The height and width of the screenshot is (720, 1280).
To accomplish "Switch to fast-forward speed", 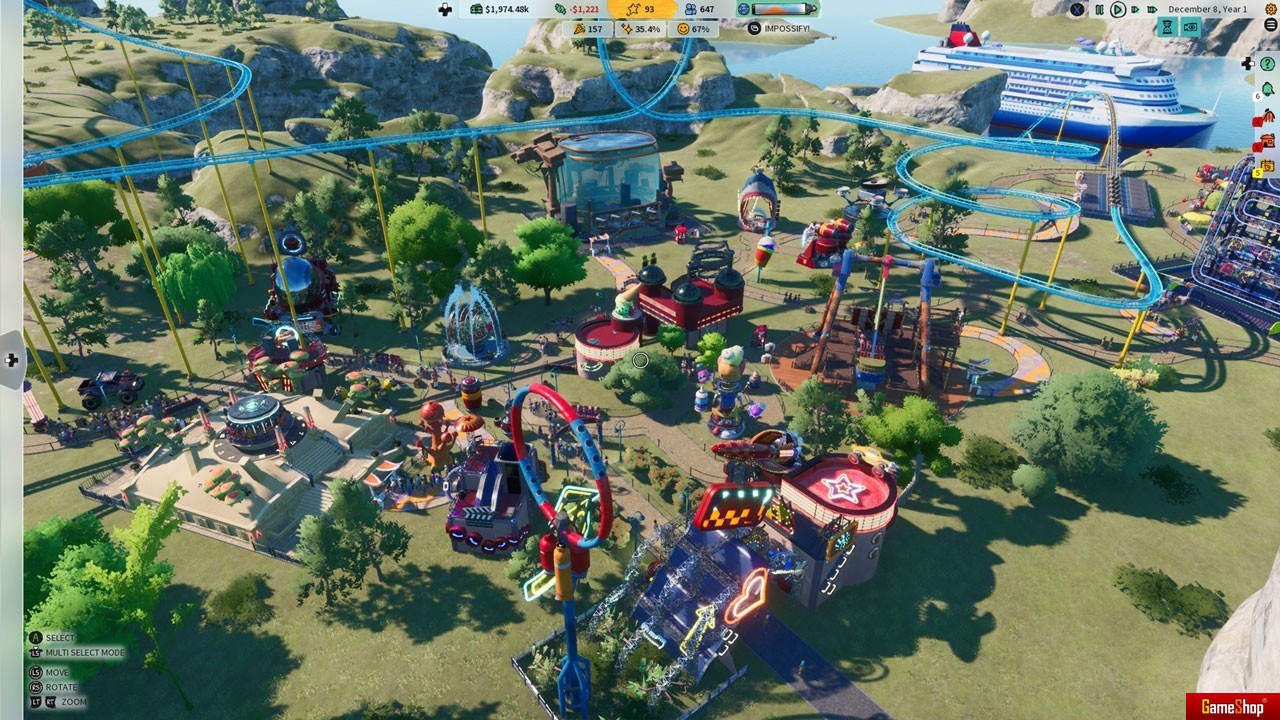I will point(1137,9).
